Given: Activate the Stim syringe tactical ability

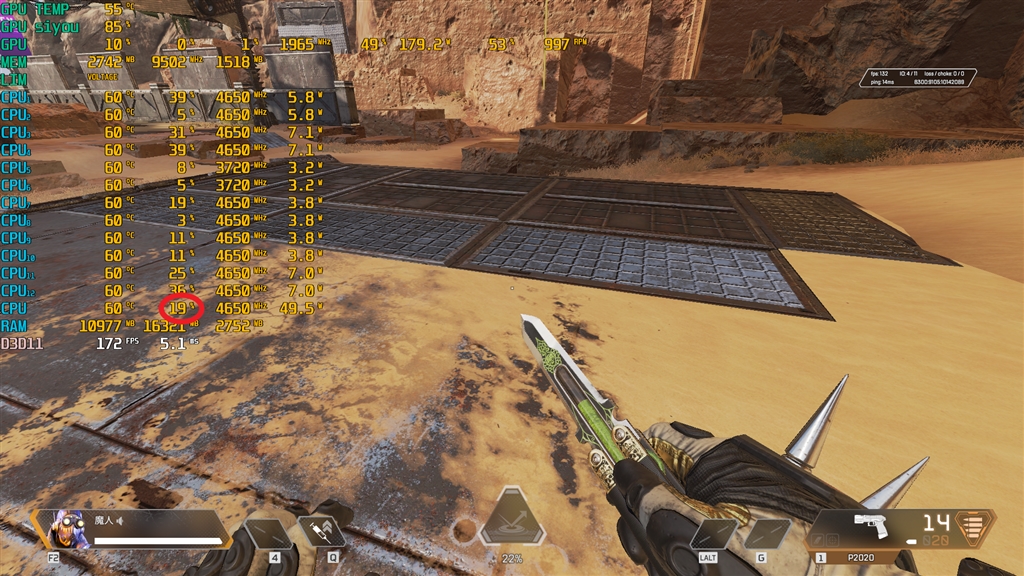Looking at the screenshot, I should (x=324, y=531).
